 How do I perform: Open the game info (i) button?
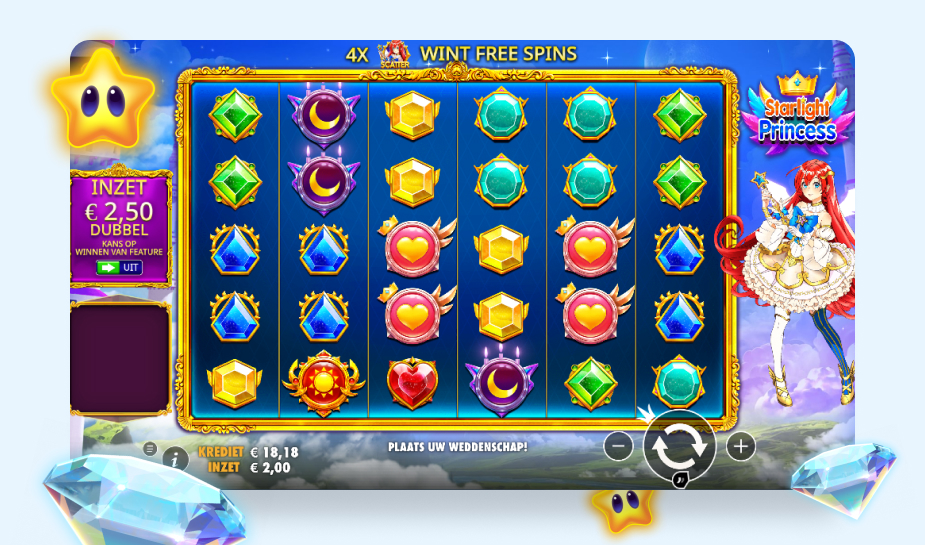pos(175,459)
